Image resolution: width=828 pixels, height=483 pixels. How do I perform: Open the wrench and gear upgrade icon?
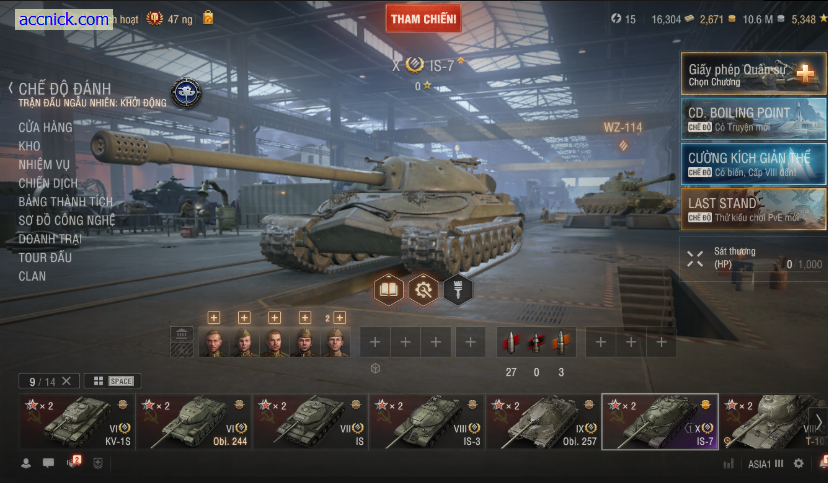(423, 290)
